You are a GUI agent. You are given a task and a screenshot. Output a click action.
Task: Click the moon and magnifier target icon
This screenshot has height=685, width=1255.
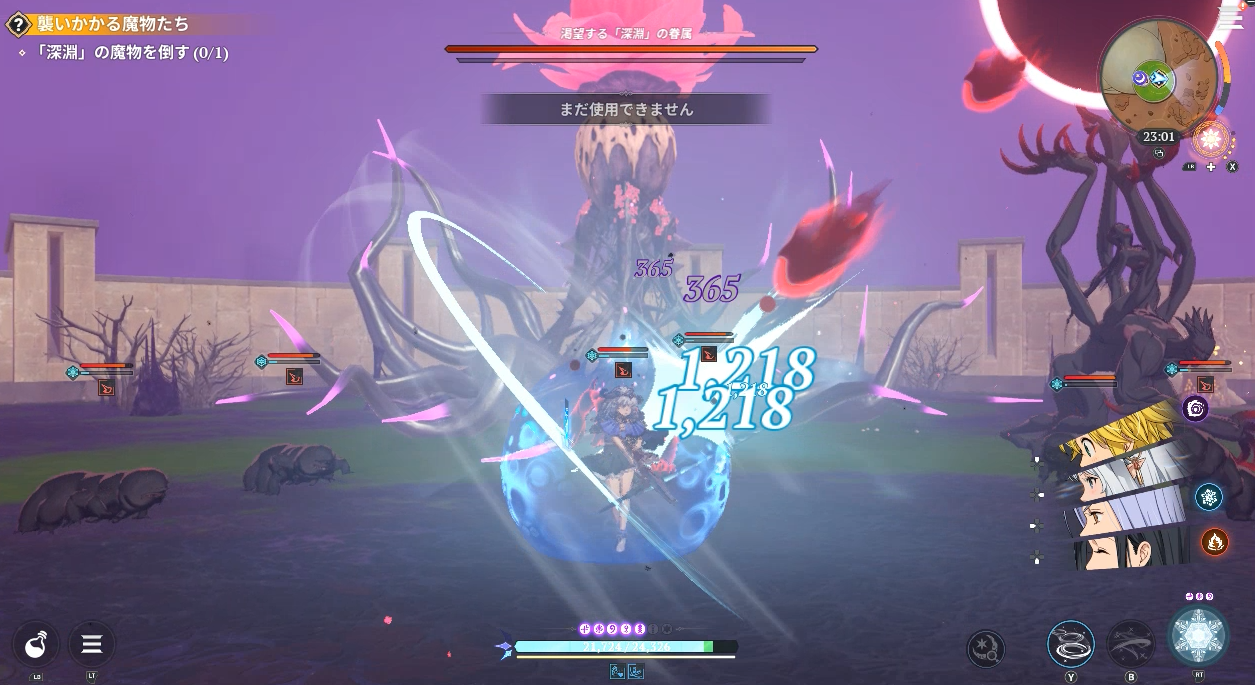click(x=986, y=648)
